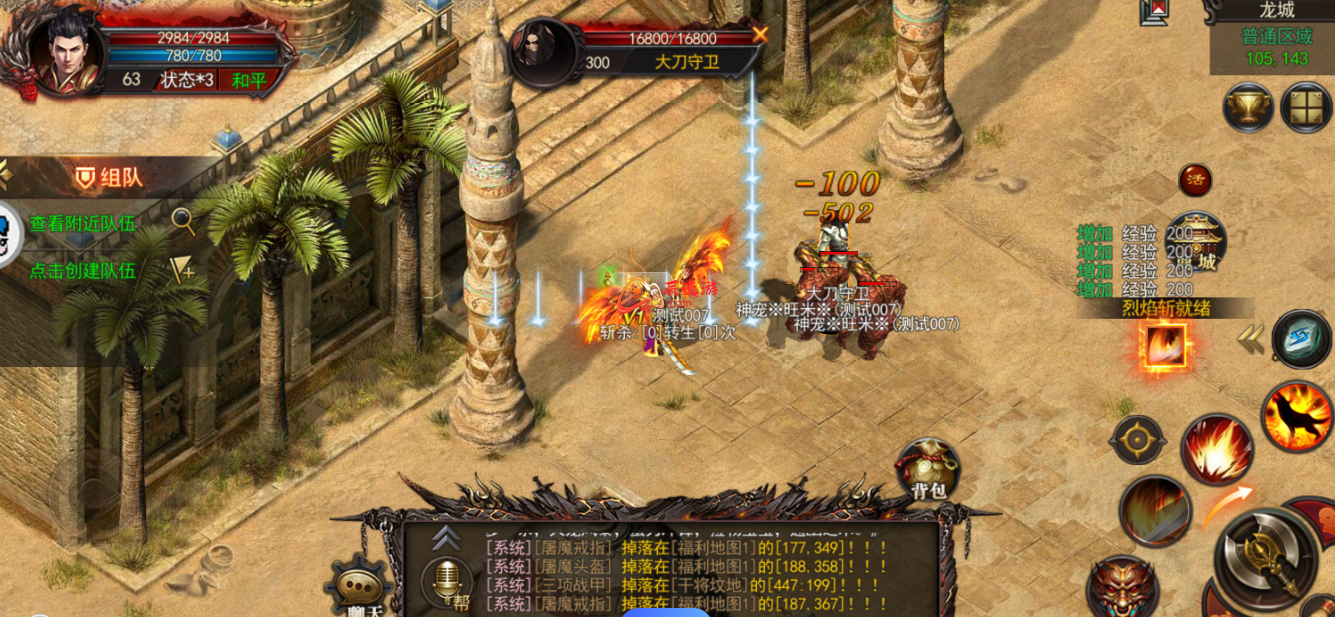
Task: Trigger the flame burst skill
Action: click(1217, 449)
